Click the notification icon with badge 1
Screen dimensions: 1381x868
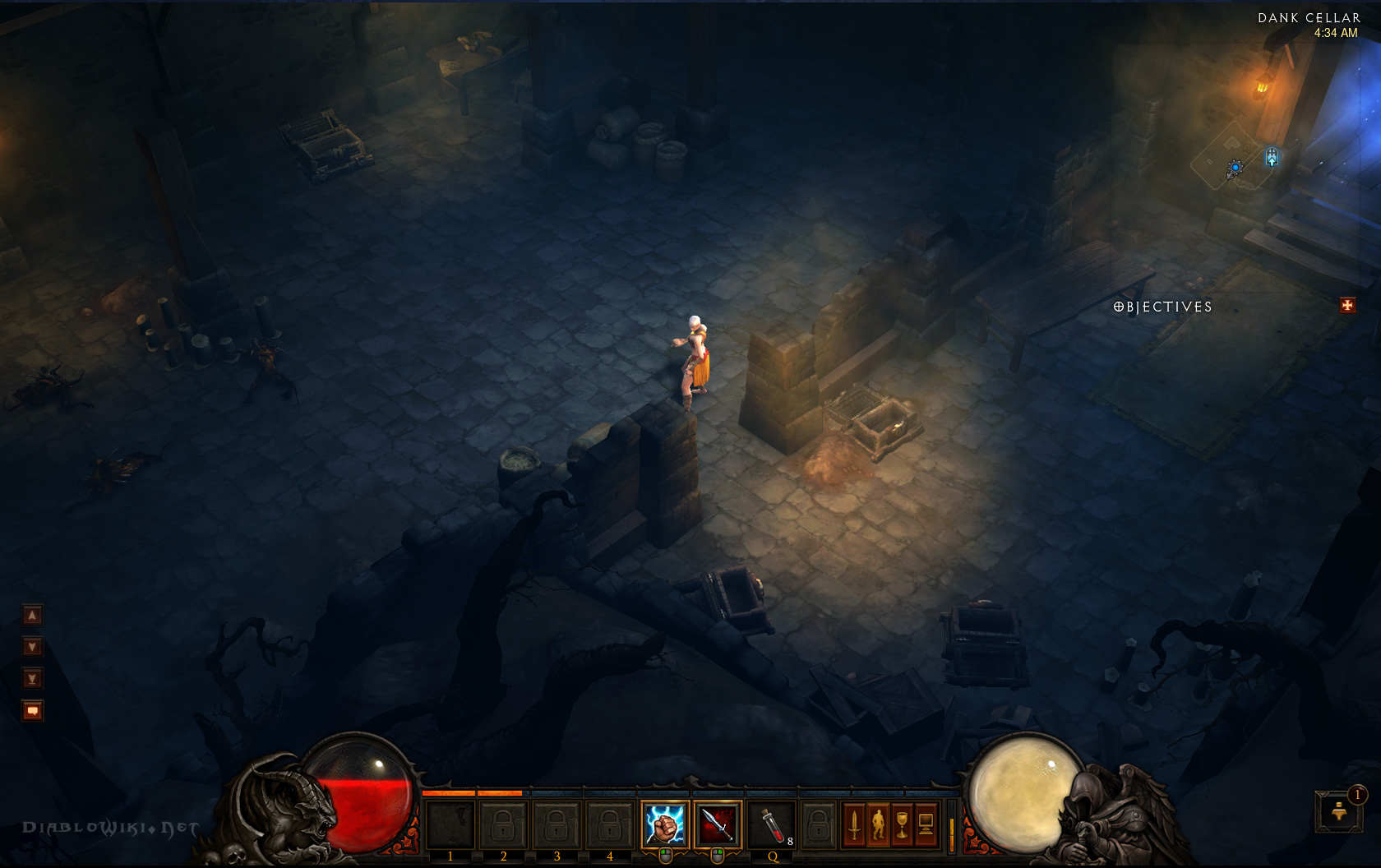tap(1339, 810)
